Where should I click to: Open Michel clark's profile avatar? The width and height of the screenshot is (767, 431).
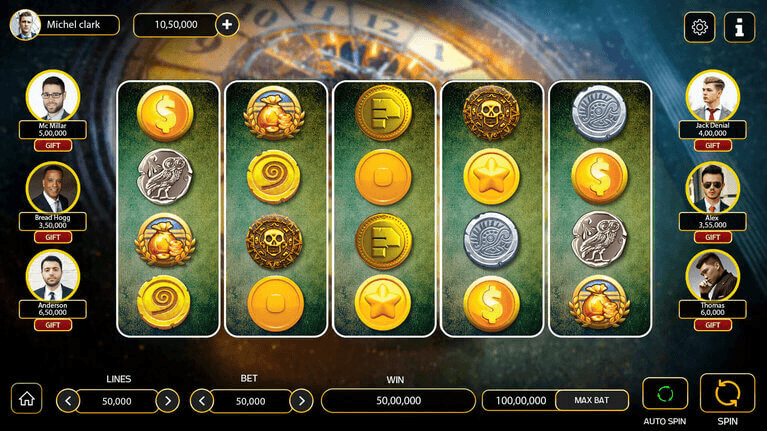25,25
